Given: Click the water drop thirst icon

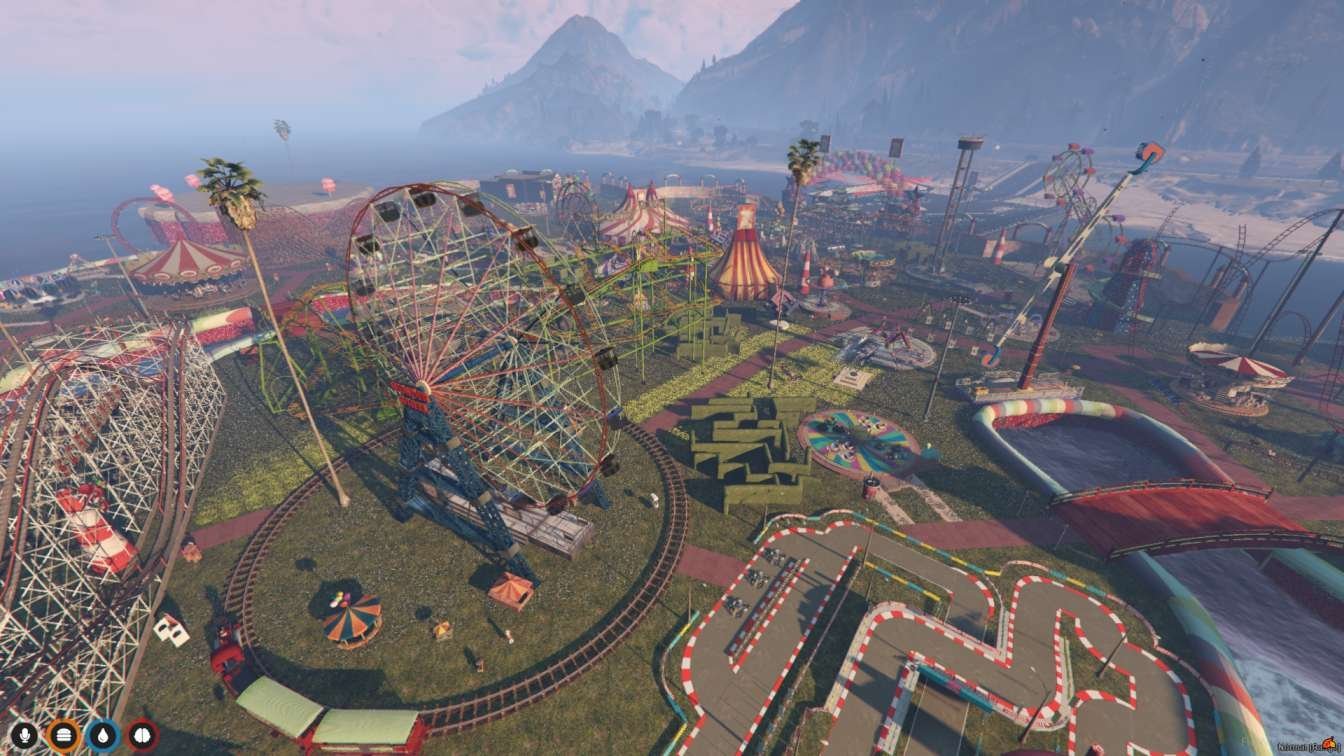Looking at the screenshot, I should 103,735.
